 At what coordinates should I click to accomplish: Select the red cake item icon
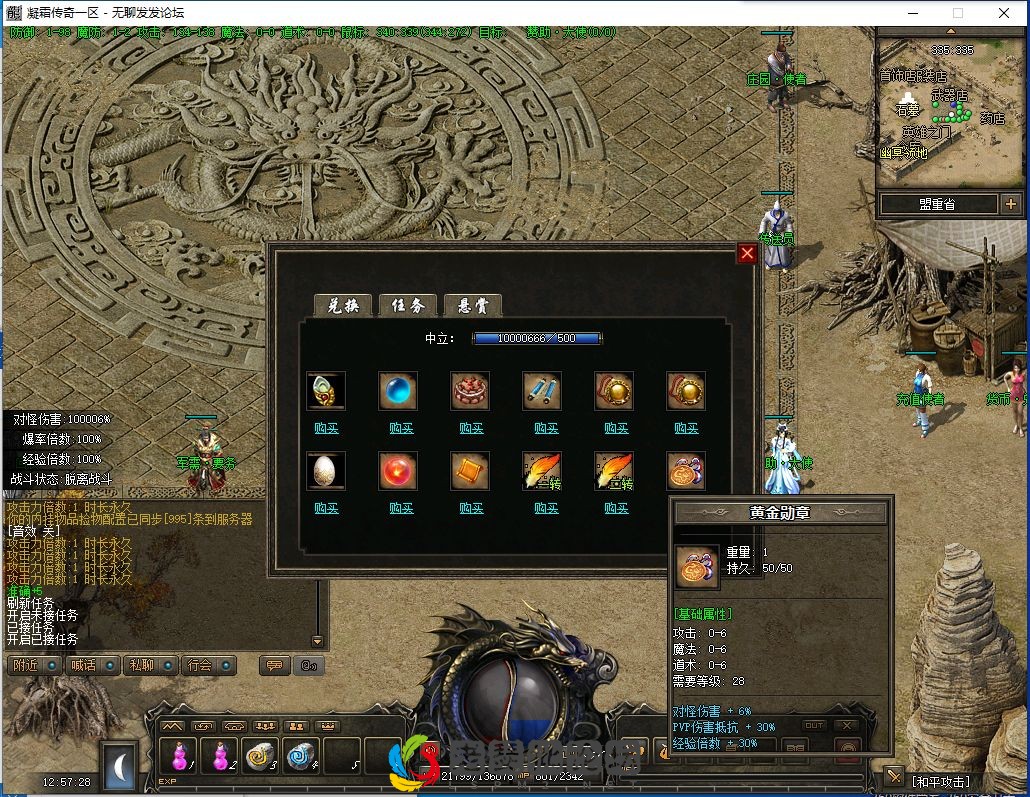470,391
